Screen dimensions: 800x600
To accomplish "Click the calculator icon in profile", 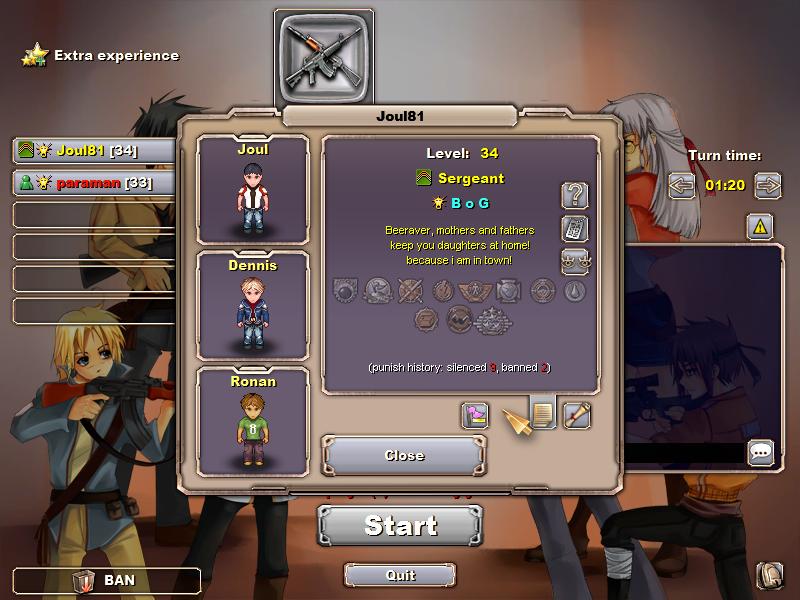I will click(575, 228).
